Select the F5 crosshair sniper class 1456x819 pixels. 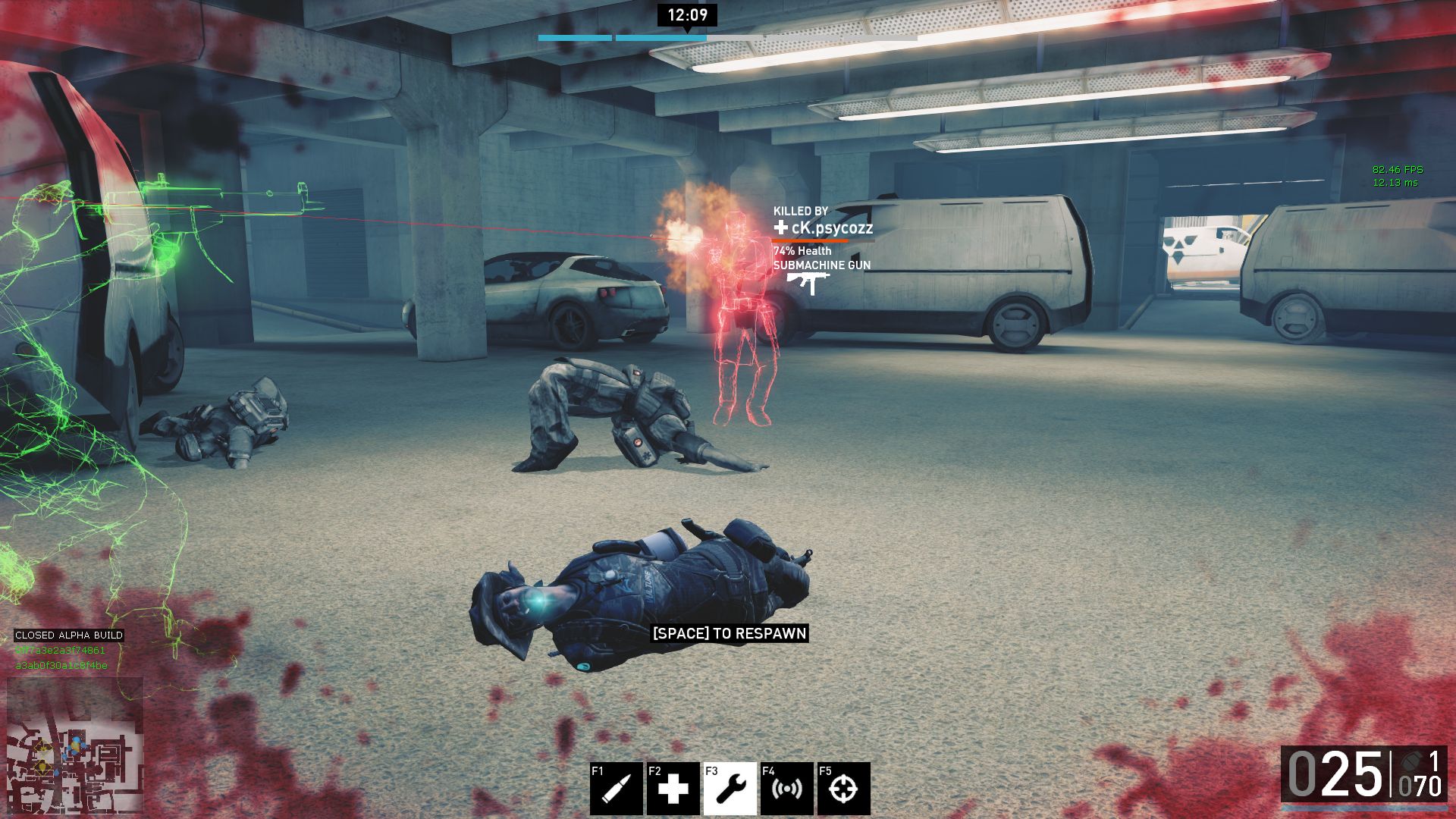click(843, 789)
